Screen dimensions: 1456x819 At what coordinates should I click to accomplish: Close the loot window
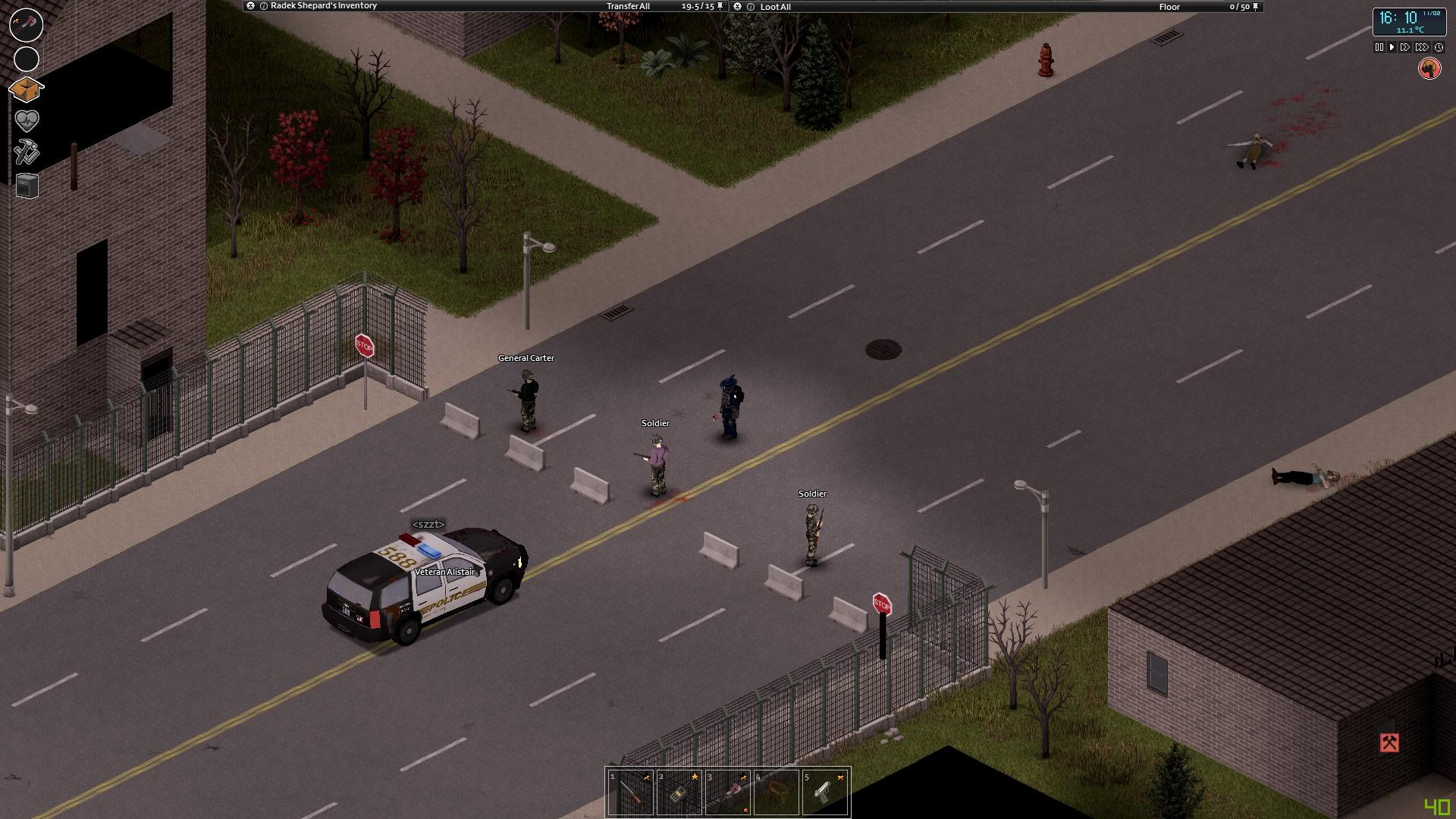tap(738, 7)
